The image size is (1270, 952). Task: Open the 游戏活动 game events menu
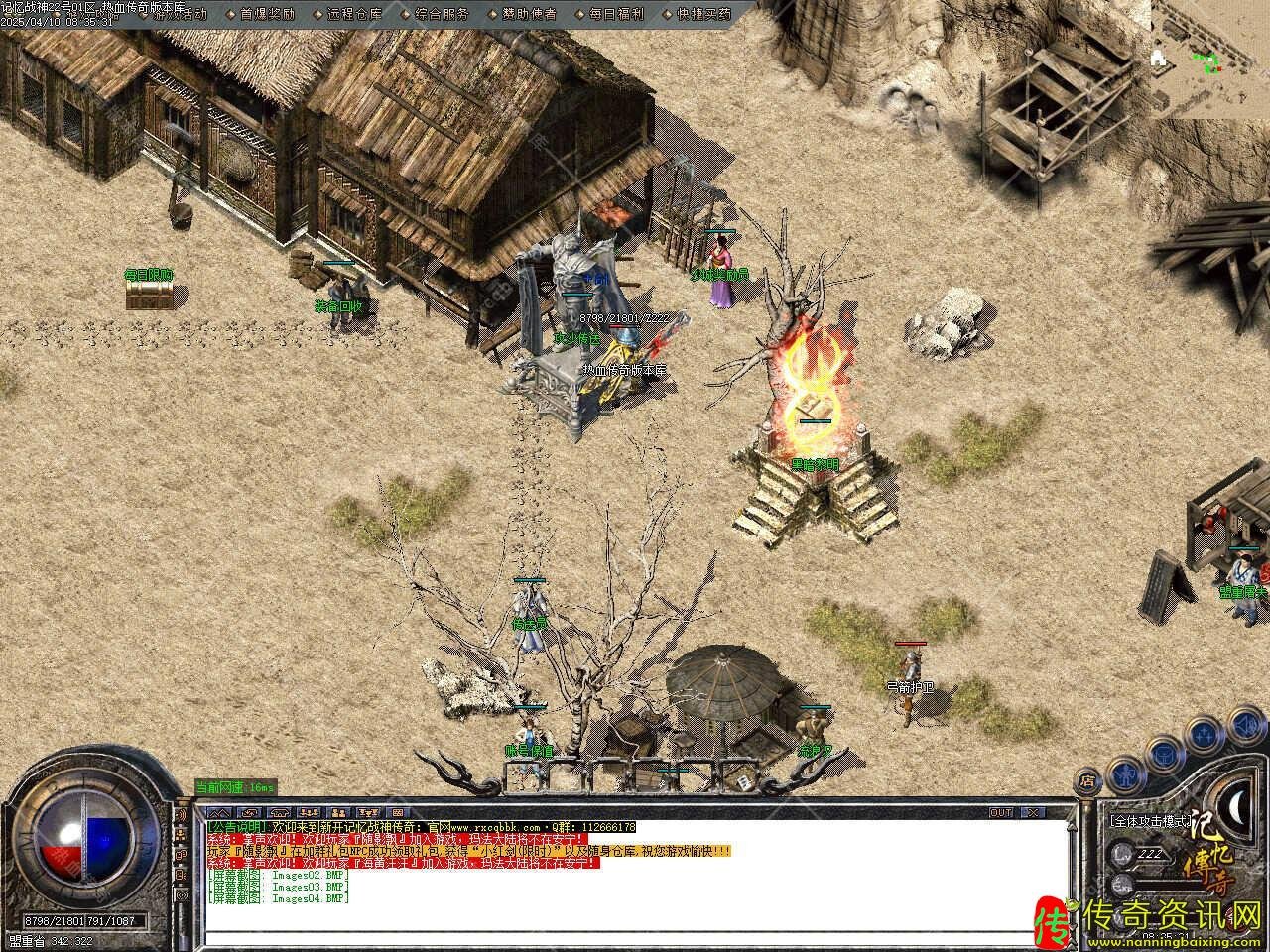click(181, 14)
